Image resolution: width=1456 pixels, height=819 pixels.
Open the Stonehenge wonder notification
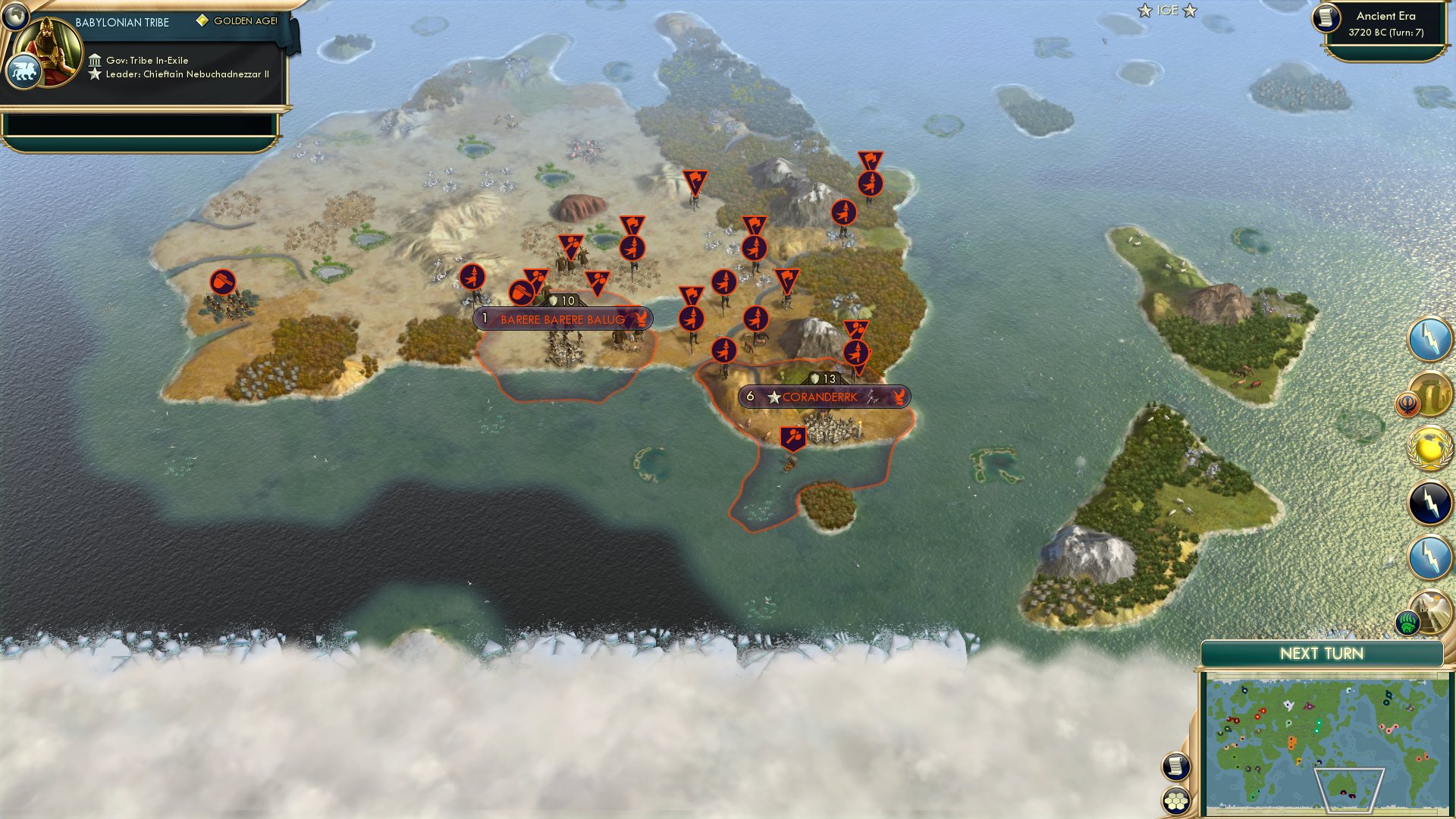pos(1429,393)
